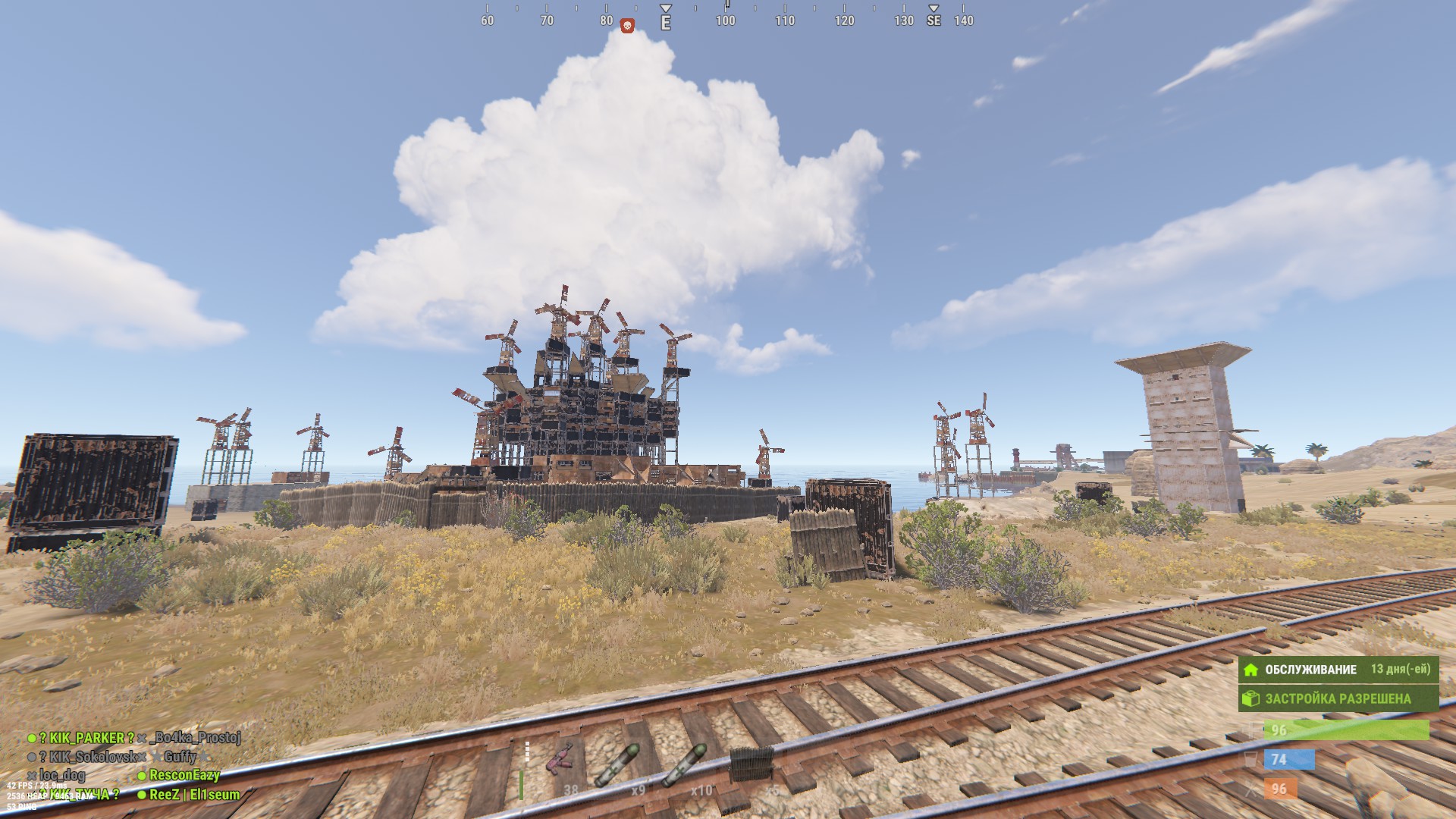Click teammate _Bo4ka_Prostoj in the team list
Image resolution: width=1456 pixels, height=819 pixels.
click(x=195, y=738)
